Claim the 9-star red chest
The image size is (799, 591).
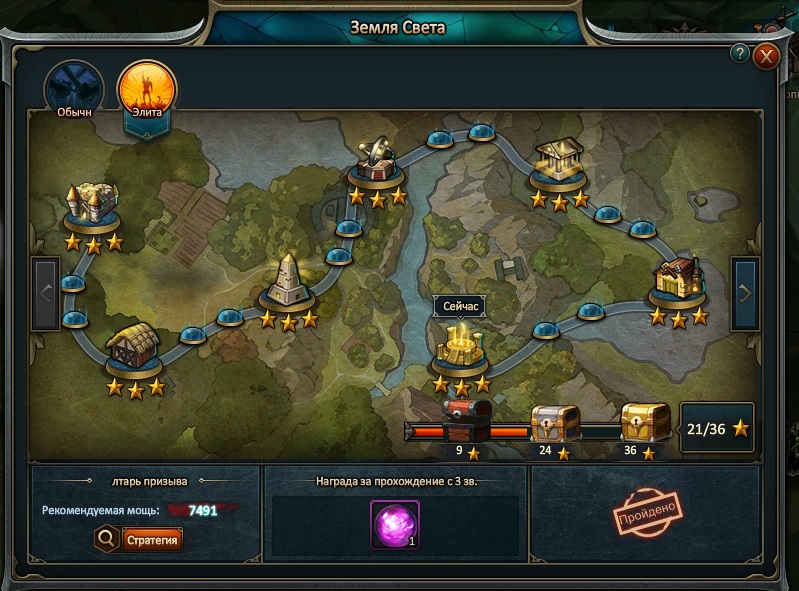[x=467, y=418]
